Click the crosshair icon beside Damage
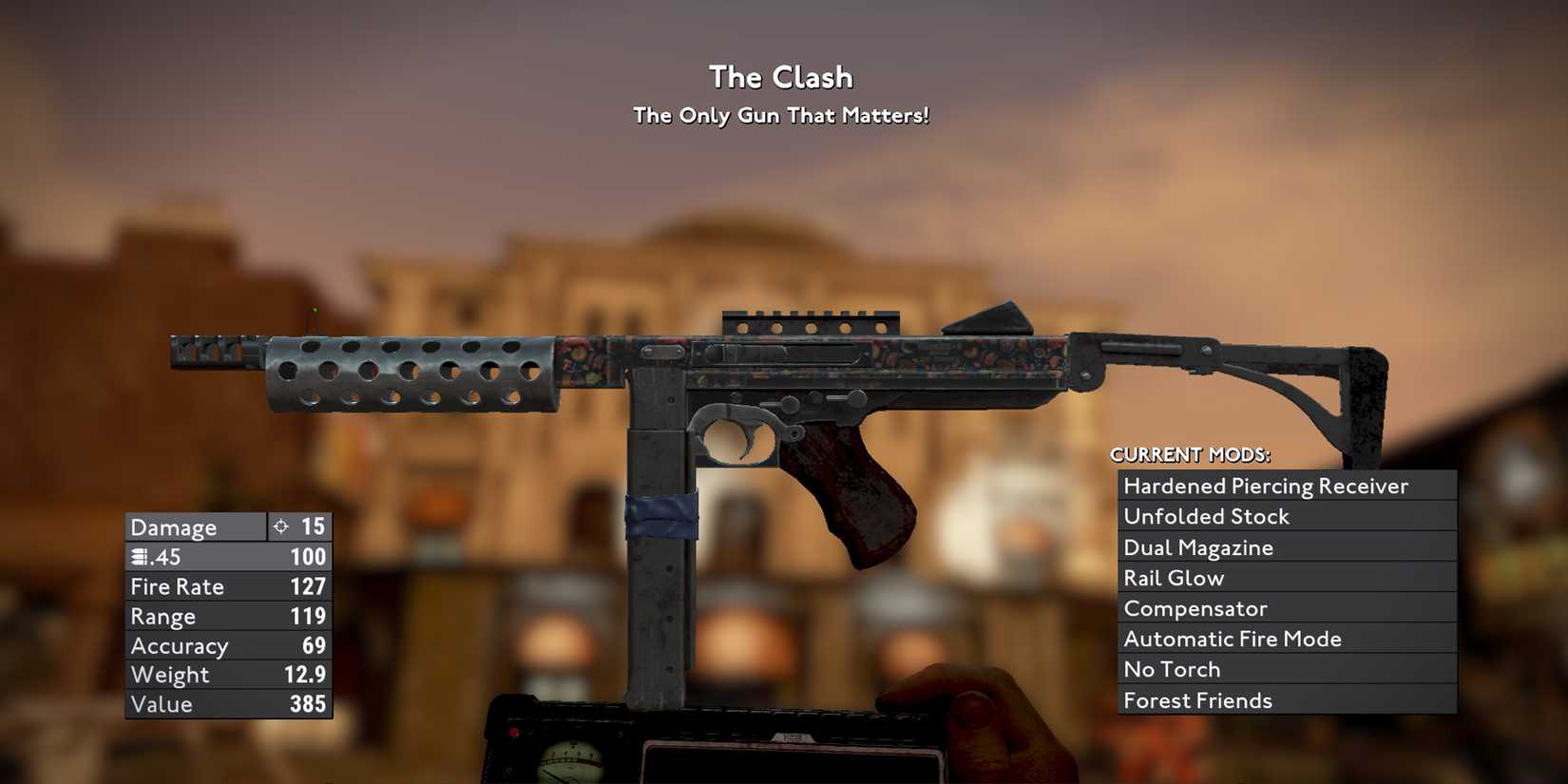This screenshot has height=784, width=1568. [280, 526]
